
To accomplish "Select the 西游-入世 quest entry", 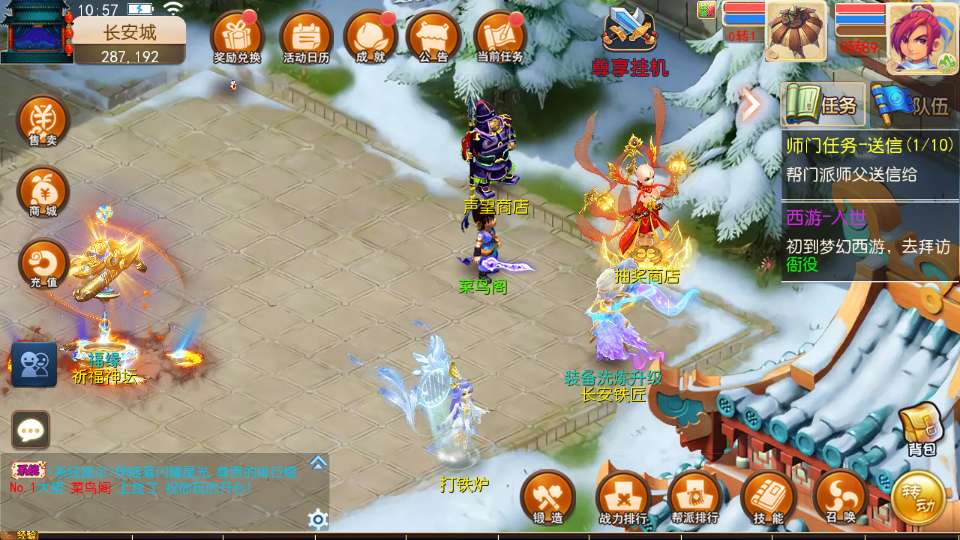I will (x=870, y=241).
